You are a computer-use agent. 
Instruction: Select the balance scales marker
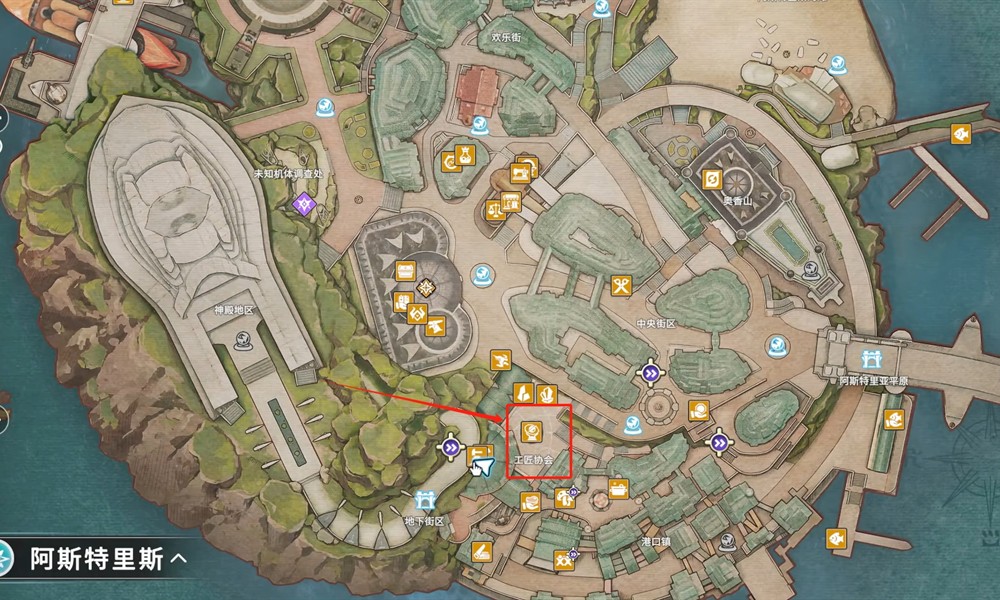[x=495, y=210]
